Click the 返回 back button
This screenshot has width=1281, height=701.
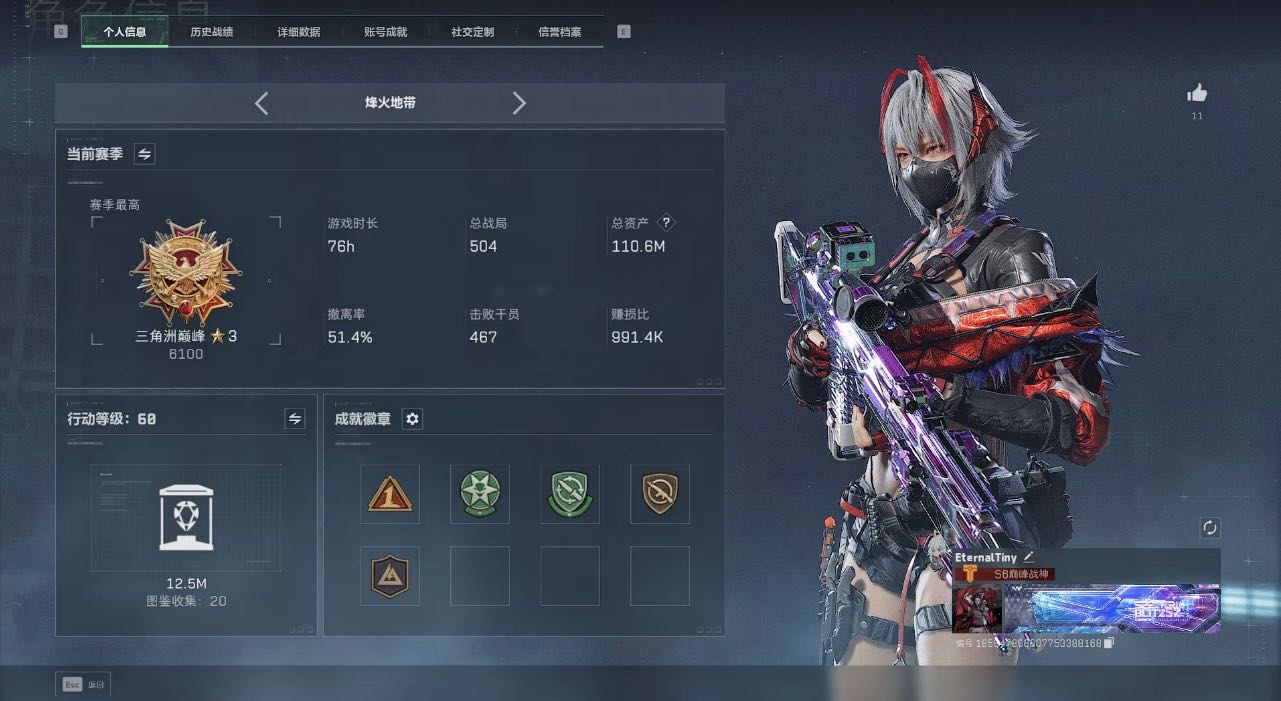click(83, 685)
